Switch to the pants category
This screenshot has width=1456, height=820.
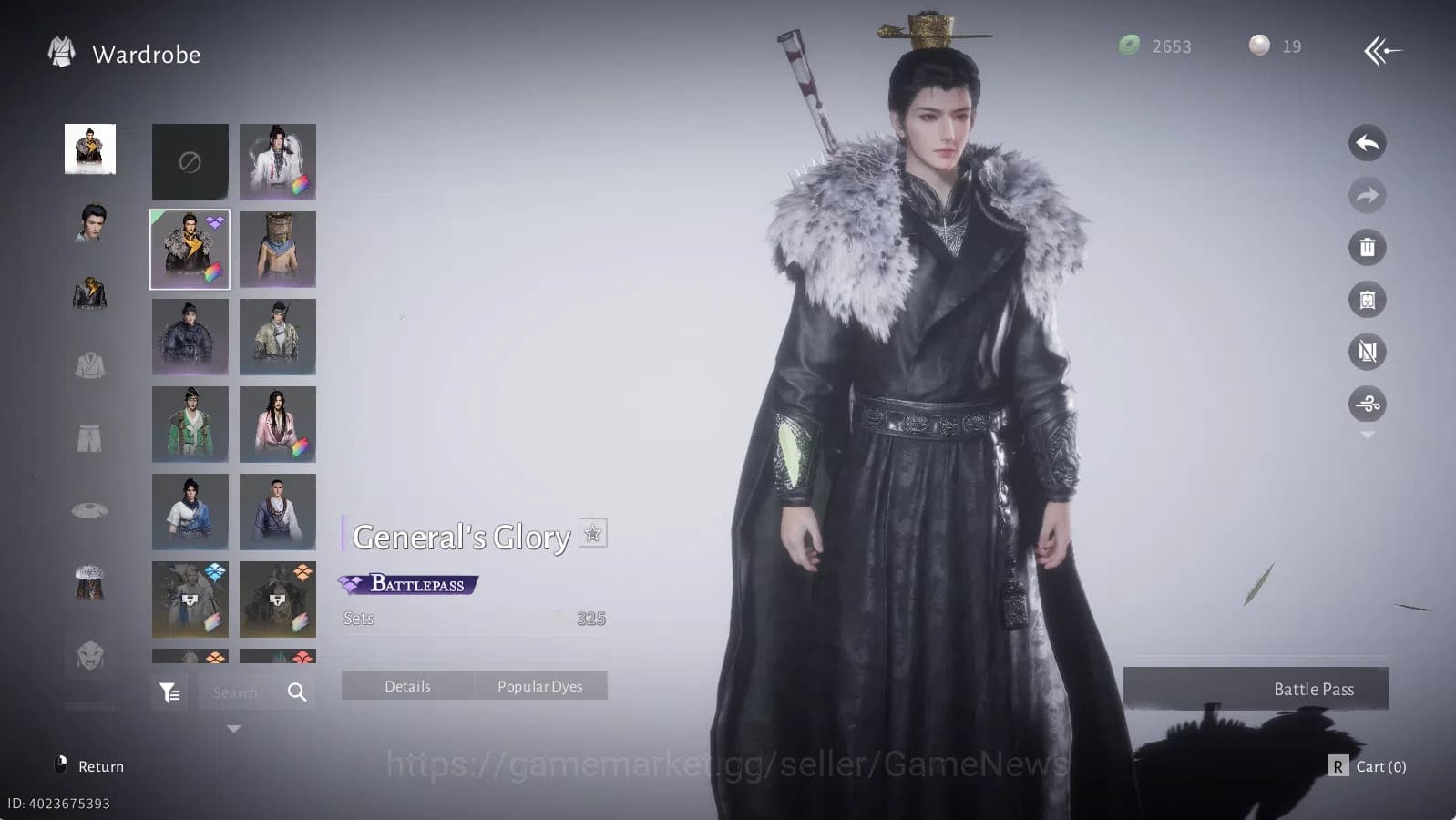point(89,438)
